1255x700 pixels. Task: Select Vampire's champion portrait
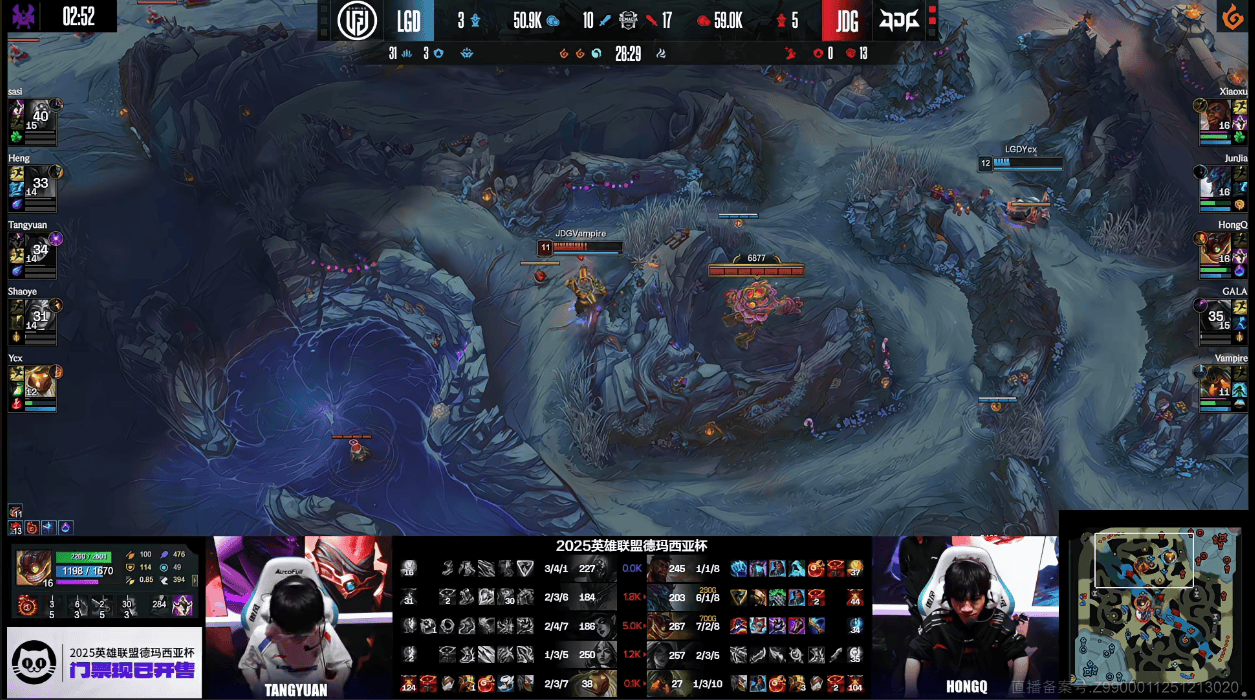coord(1216,382)
